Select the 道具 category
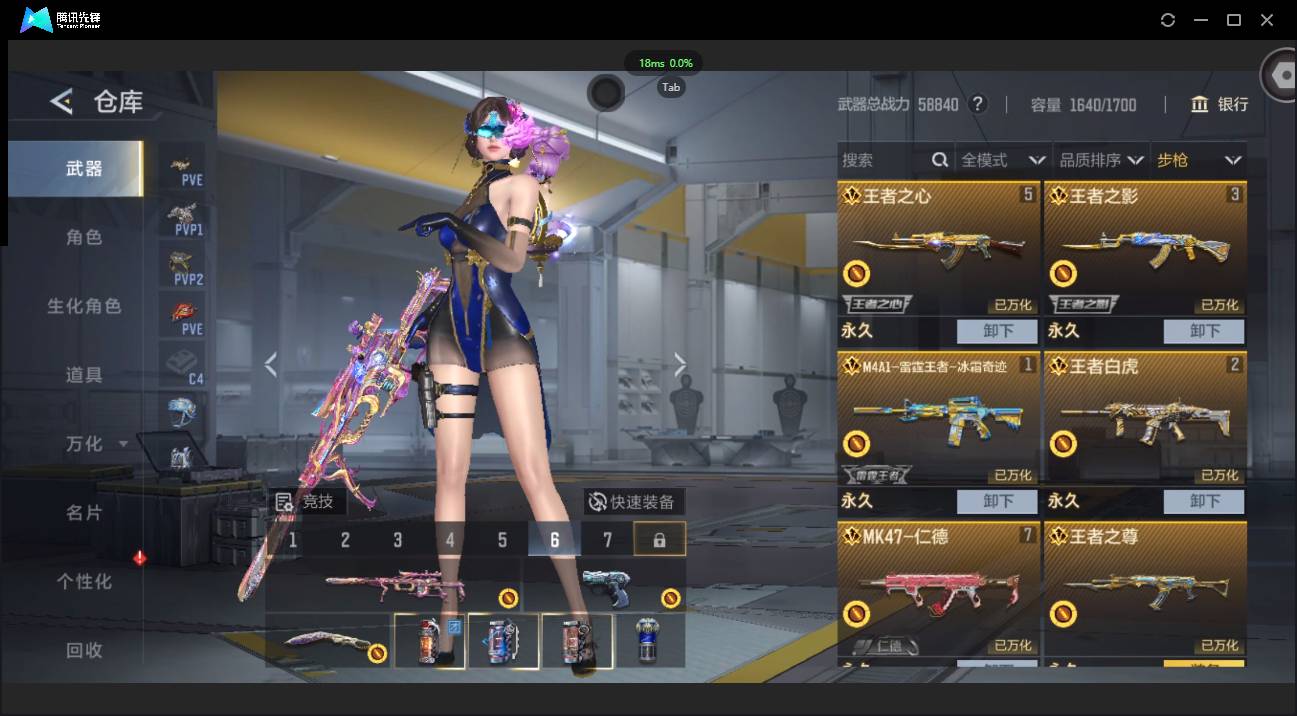1297x716 pixels. tap(84, 375)
